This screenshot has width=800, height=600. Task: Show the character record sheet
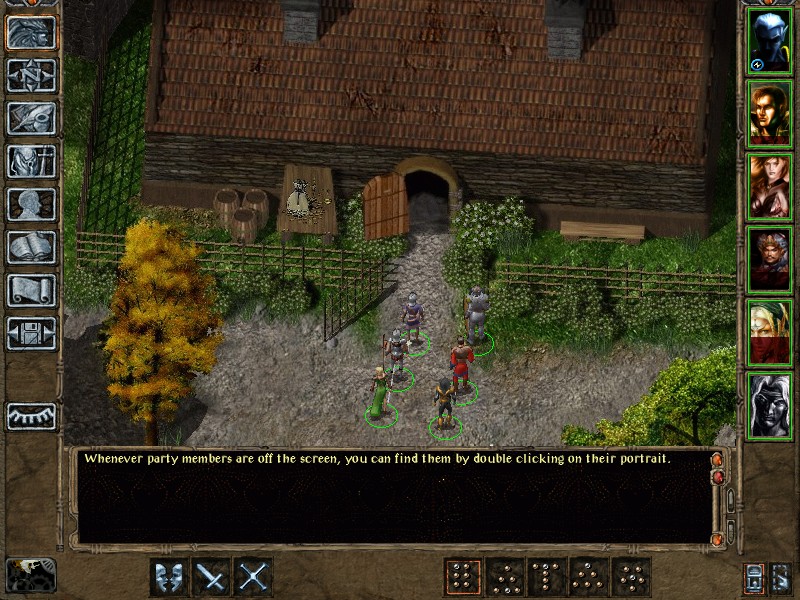[x=32, y=204]
